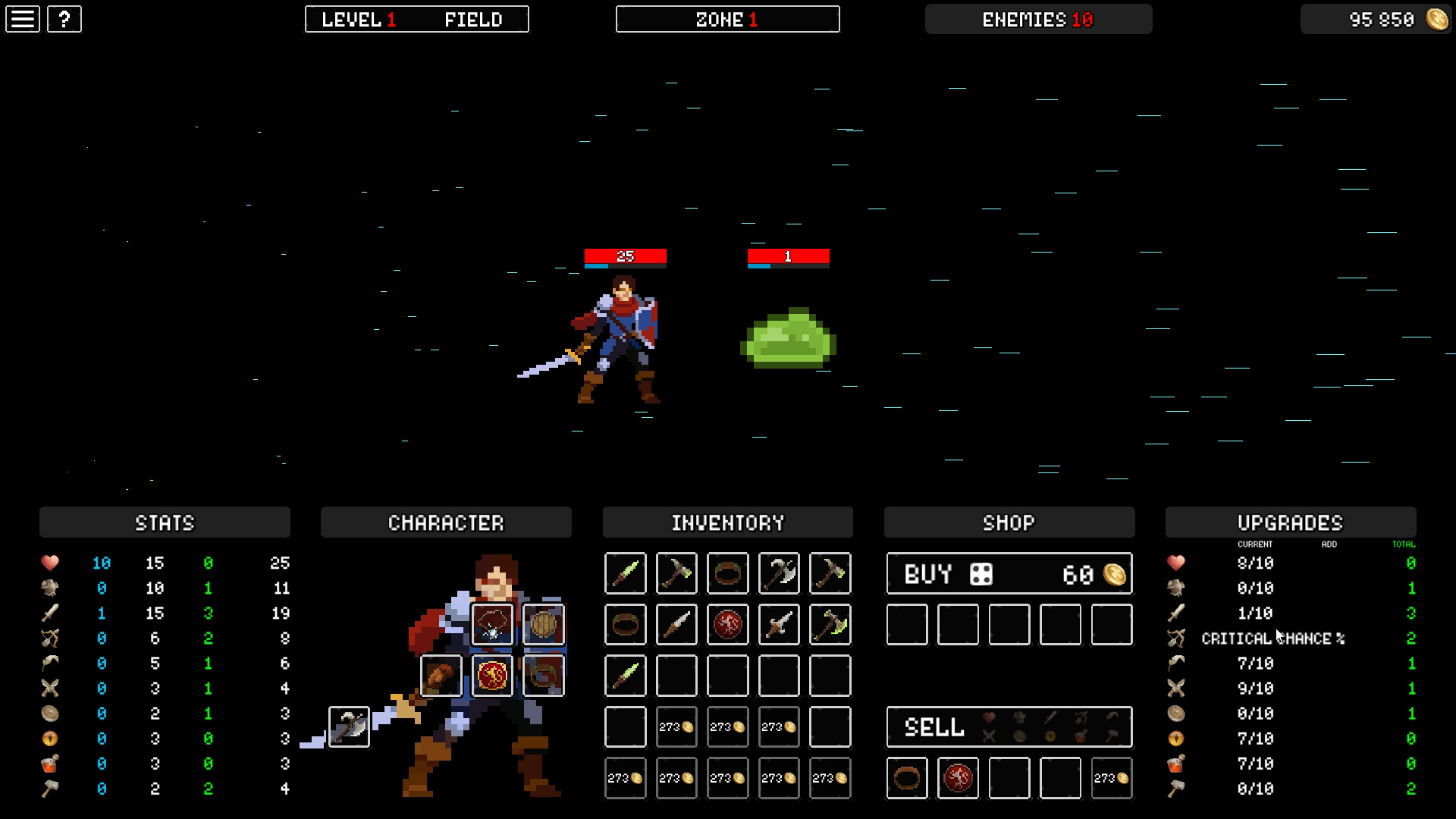Screen dimensions: 1456x819
Task: Select the battle axe in the inventory top row
Action: 778,573
